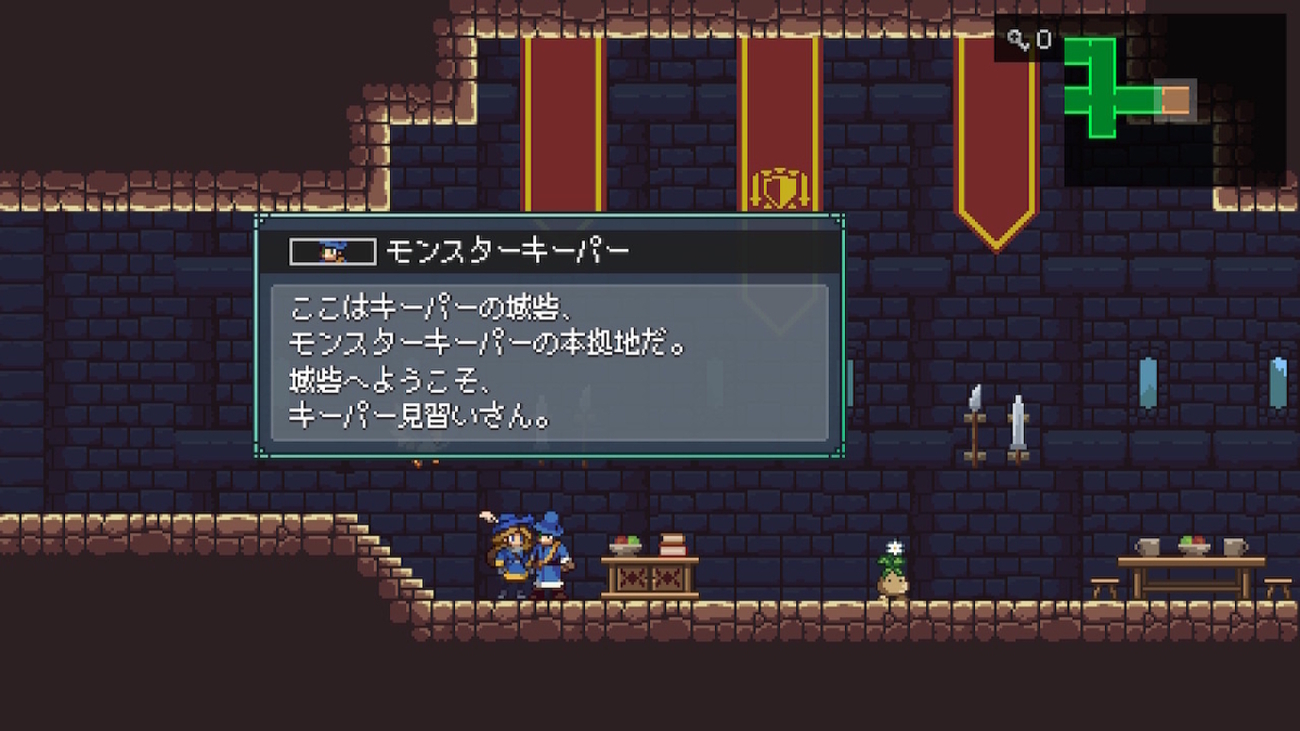Click the speaker portrait in the dialogue header
Screen dimensions: 1300x731
[x=333, y=251]
